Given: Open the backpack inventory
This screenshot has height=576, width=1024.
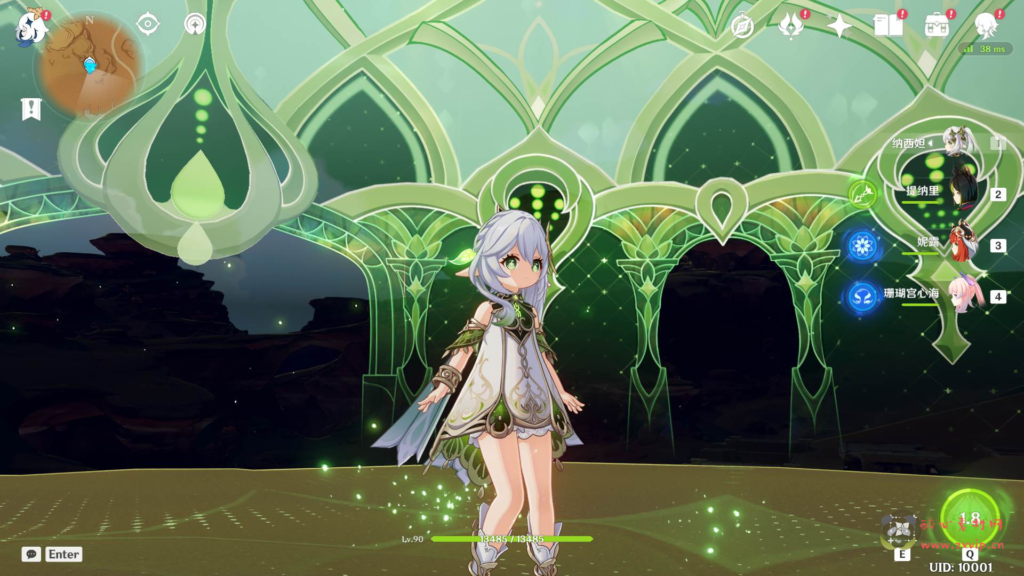Looking at the screenshot, I should (x=937, y=26).
